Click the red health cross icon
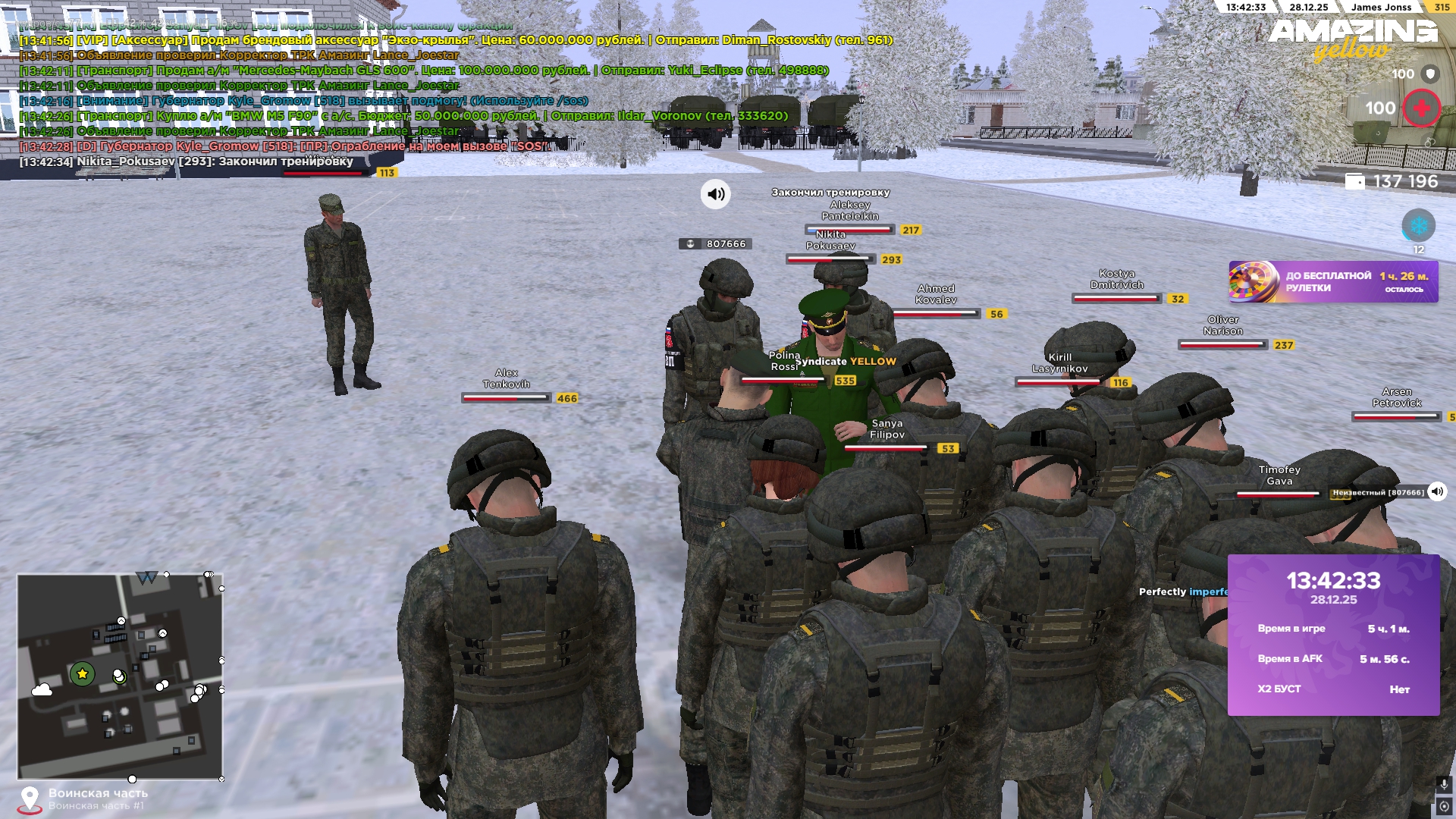Viewport: 1456px width, 819px height. pos(1423,108)
